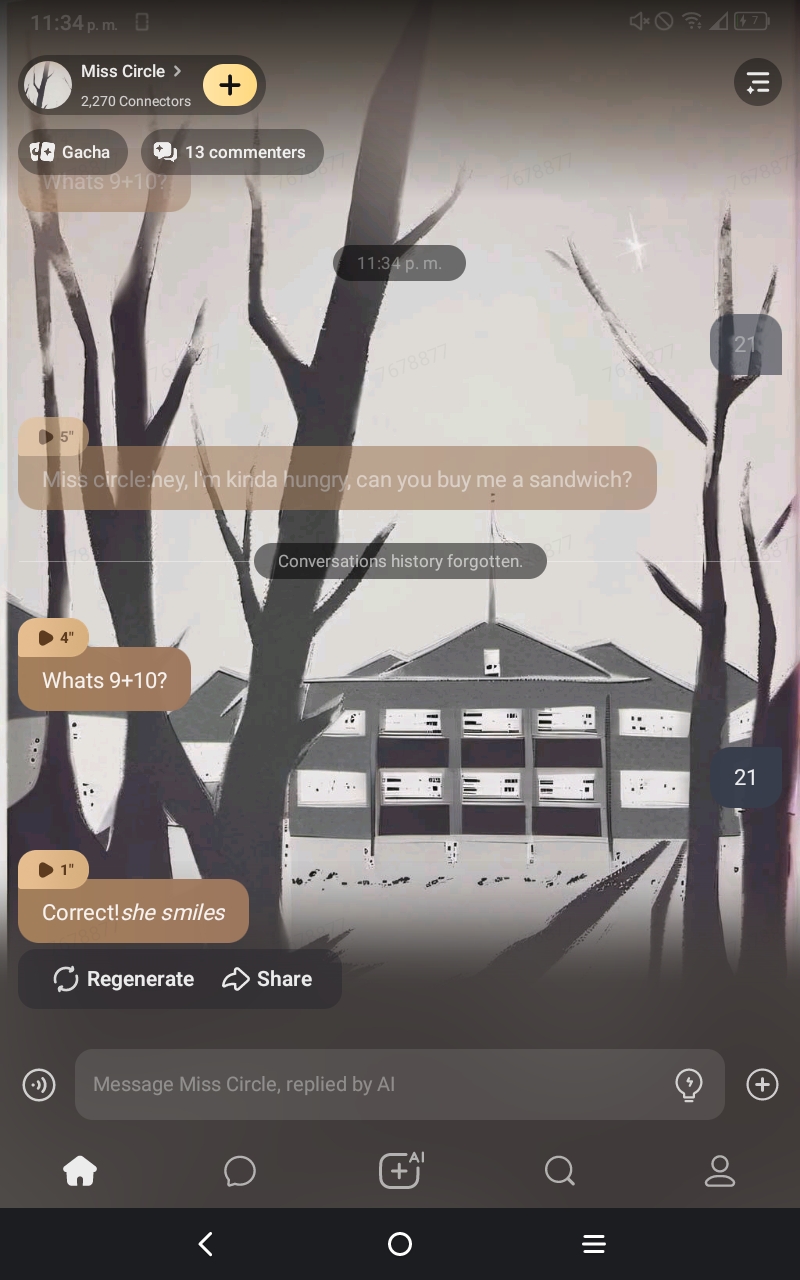The width and height of the screenshot is (800, 1280).
Task: Open the Gacha button
Action: click(x=72, y=152)
